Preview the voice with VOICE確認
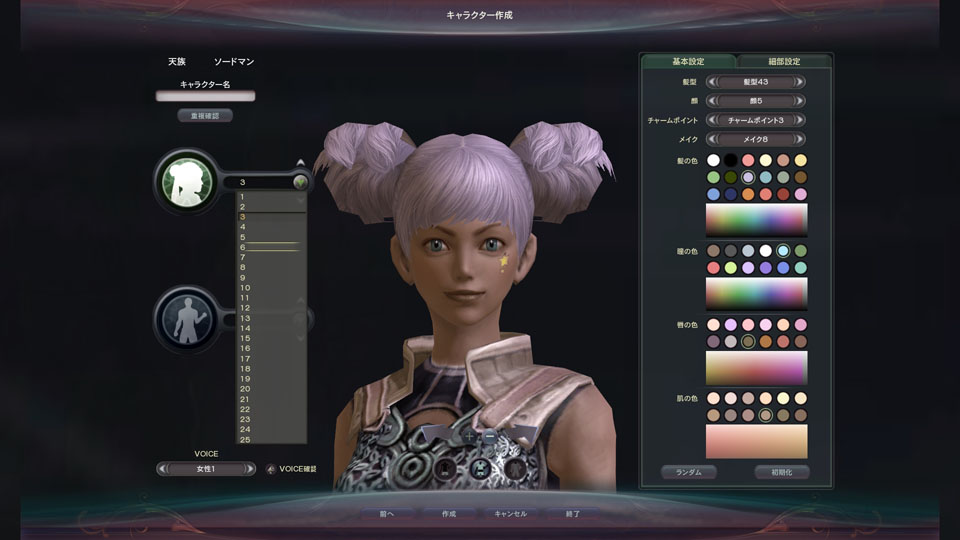Viewport: 960px width, 540px height. tap(291, 469)
